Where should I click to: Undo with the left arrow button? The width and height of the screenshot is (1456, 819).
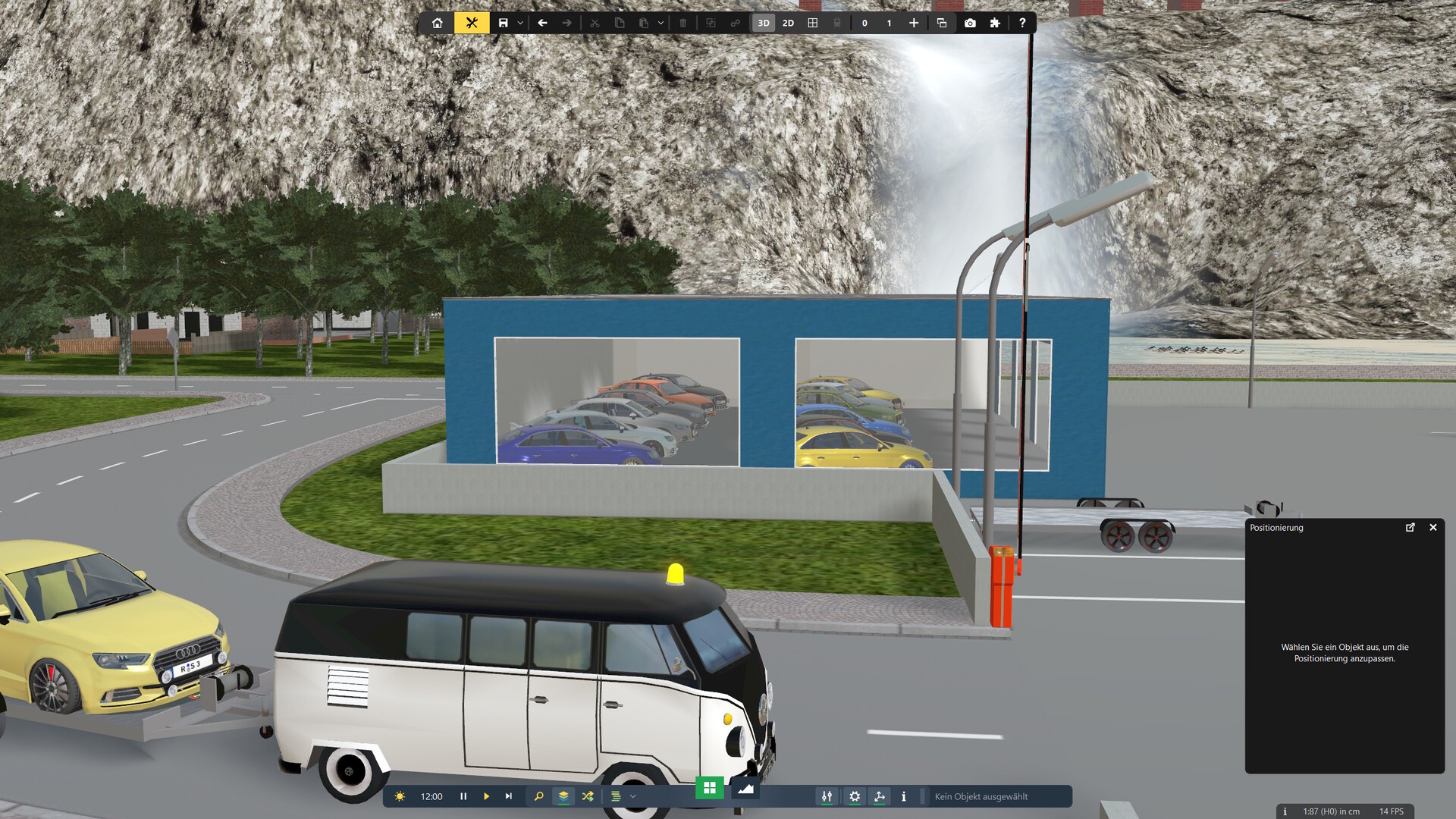542,23
